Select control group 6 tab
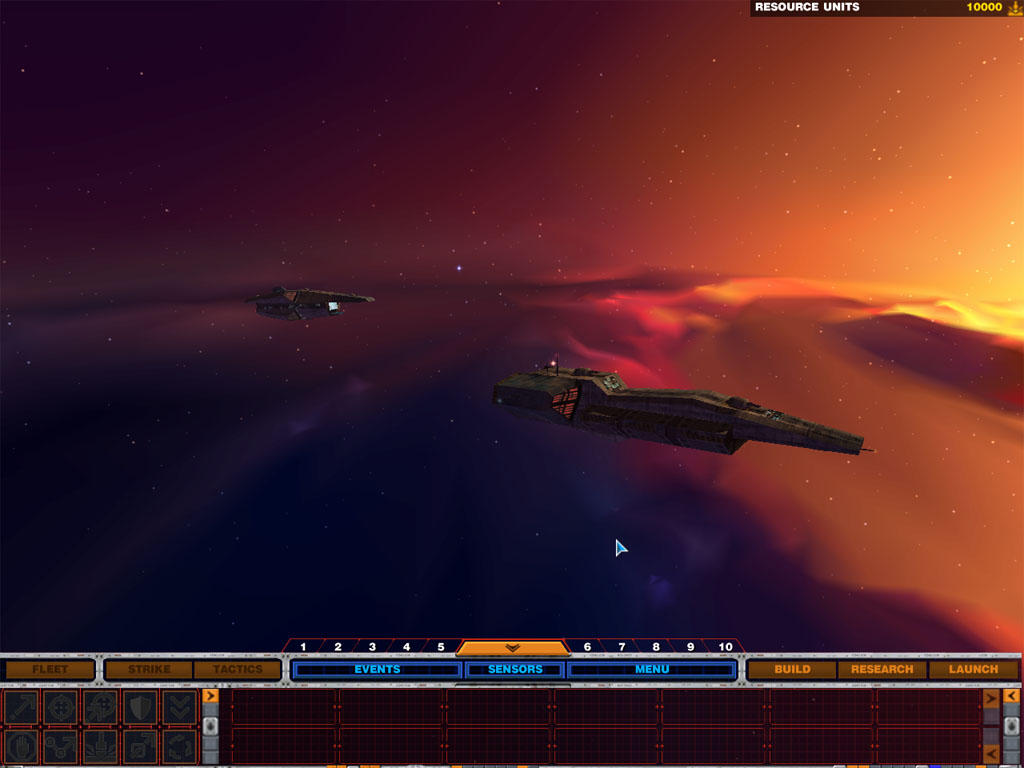Viewport: 1024px width, 768px height. 587,647
